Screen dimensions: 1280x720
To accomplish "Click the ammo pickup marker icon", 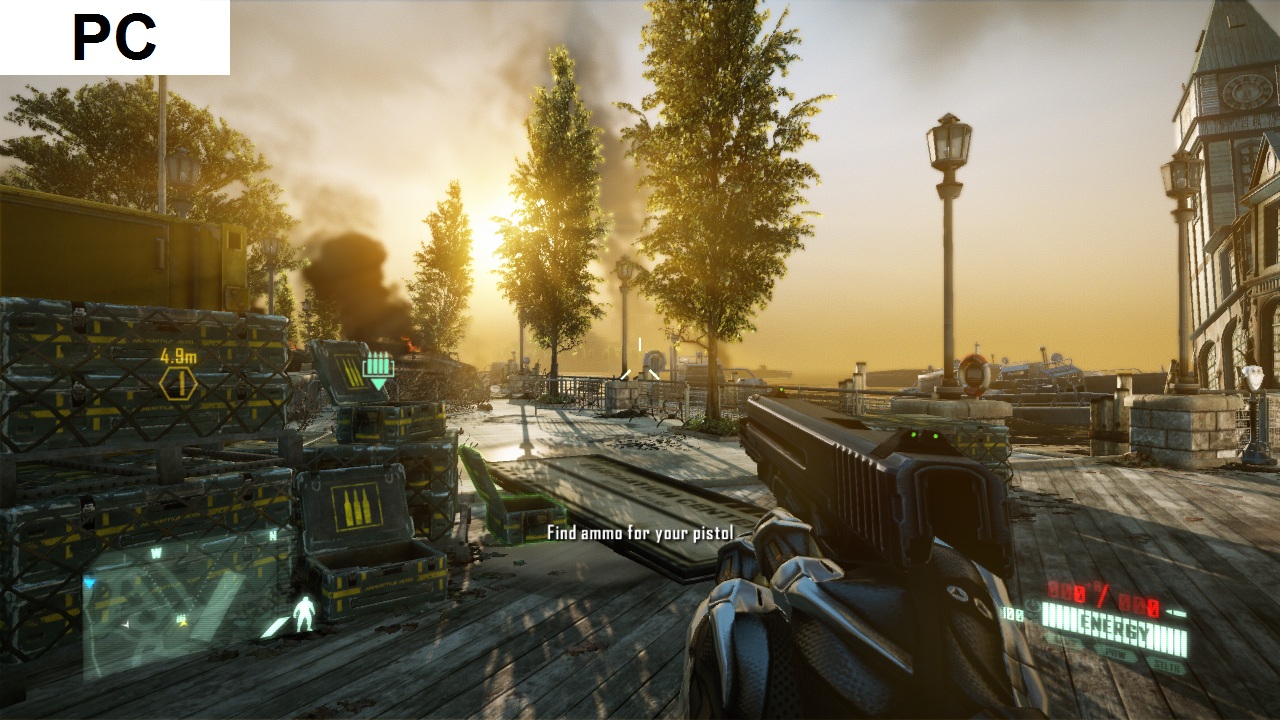I will coord(378,367).
